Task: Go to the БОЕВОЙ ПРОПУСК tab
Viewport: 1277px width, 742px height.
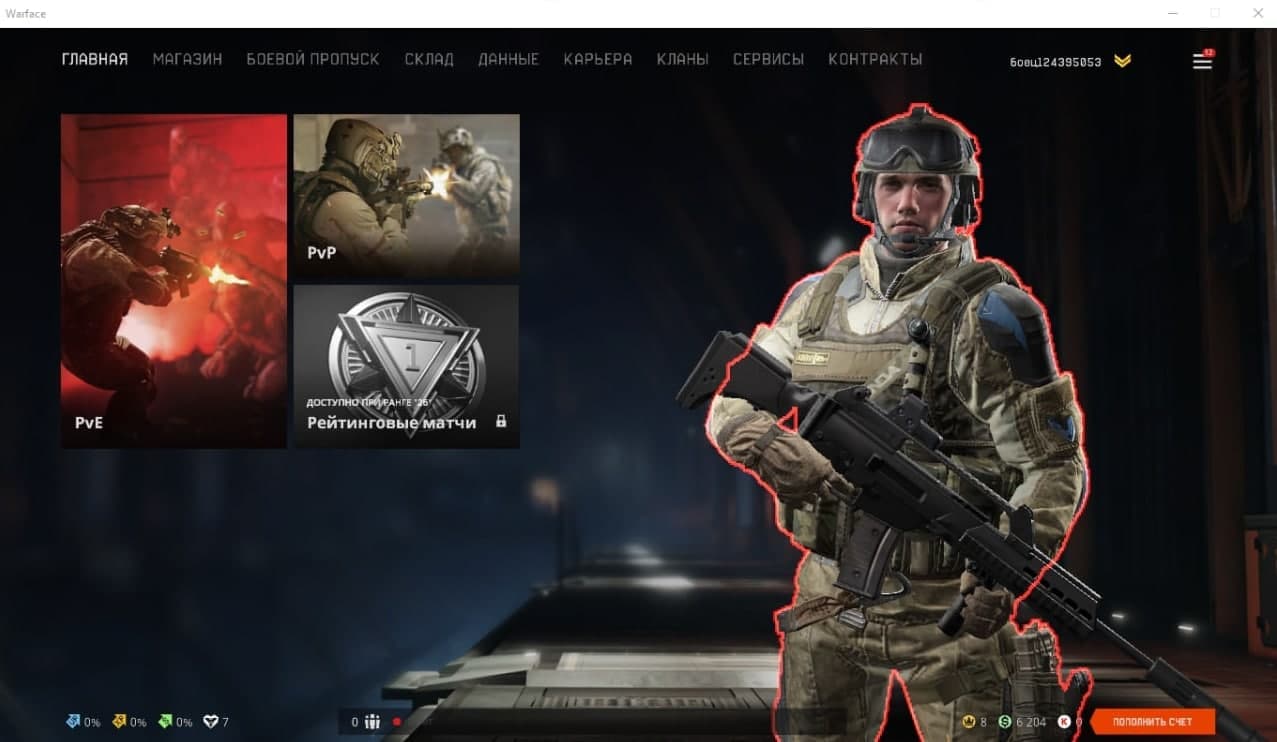Action: click(313, 60)
